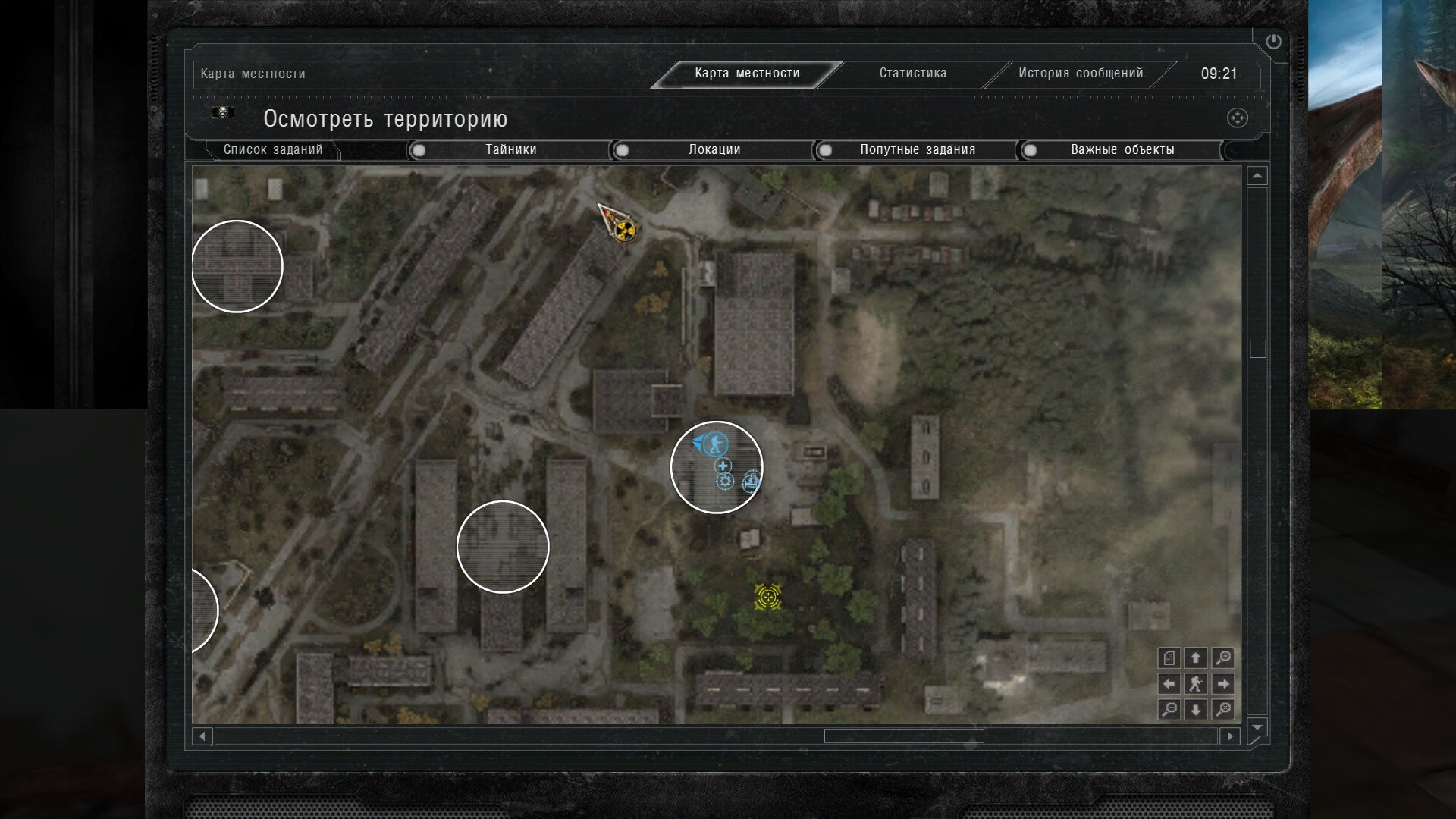Select the Карта местности tab
This screenshot has width=1456, height=819.
[x=747, y=74]
